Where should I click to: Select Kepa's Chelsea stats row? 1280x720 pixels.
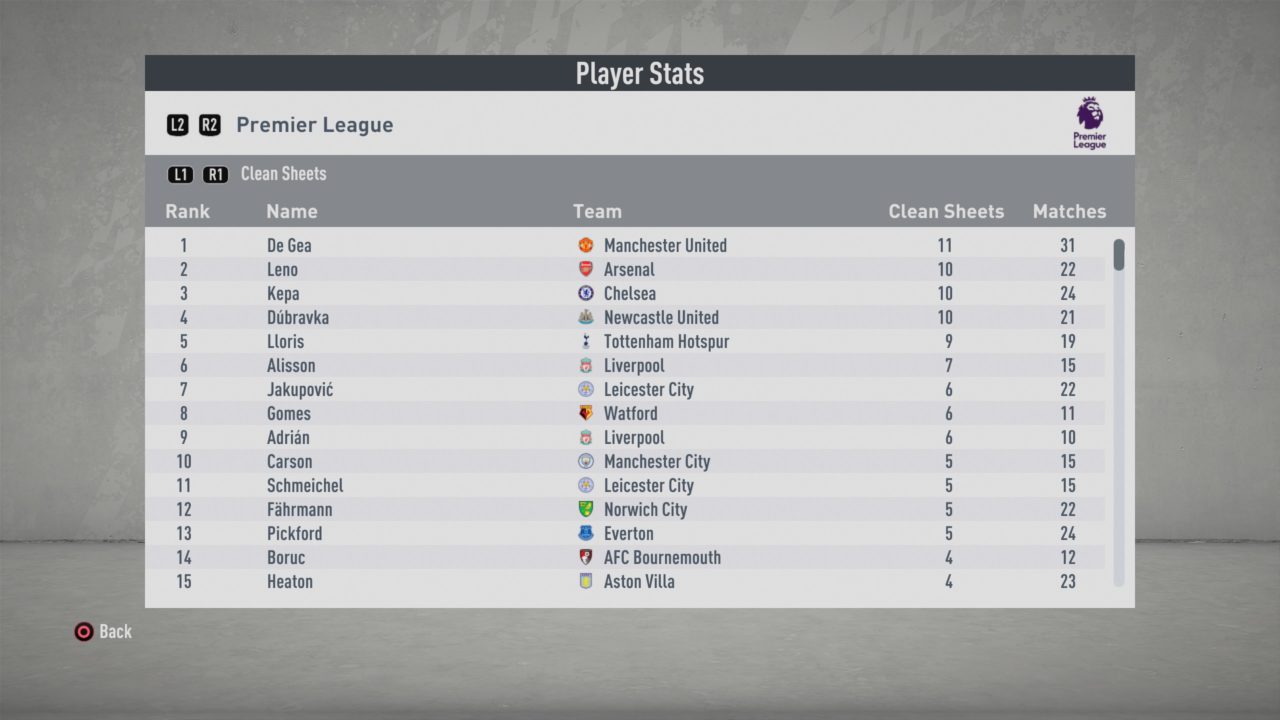click(x=640, y=293)
